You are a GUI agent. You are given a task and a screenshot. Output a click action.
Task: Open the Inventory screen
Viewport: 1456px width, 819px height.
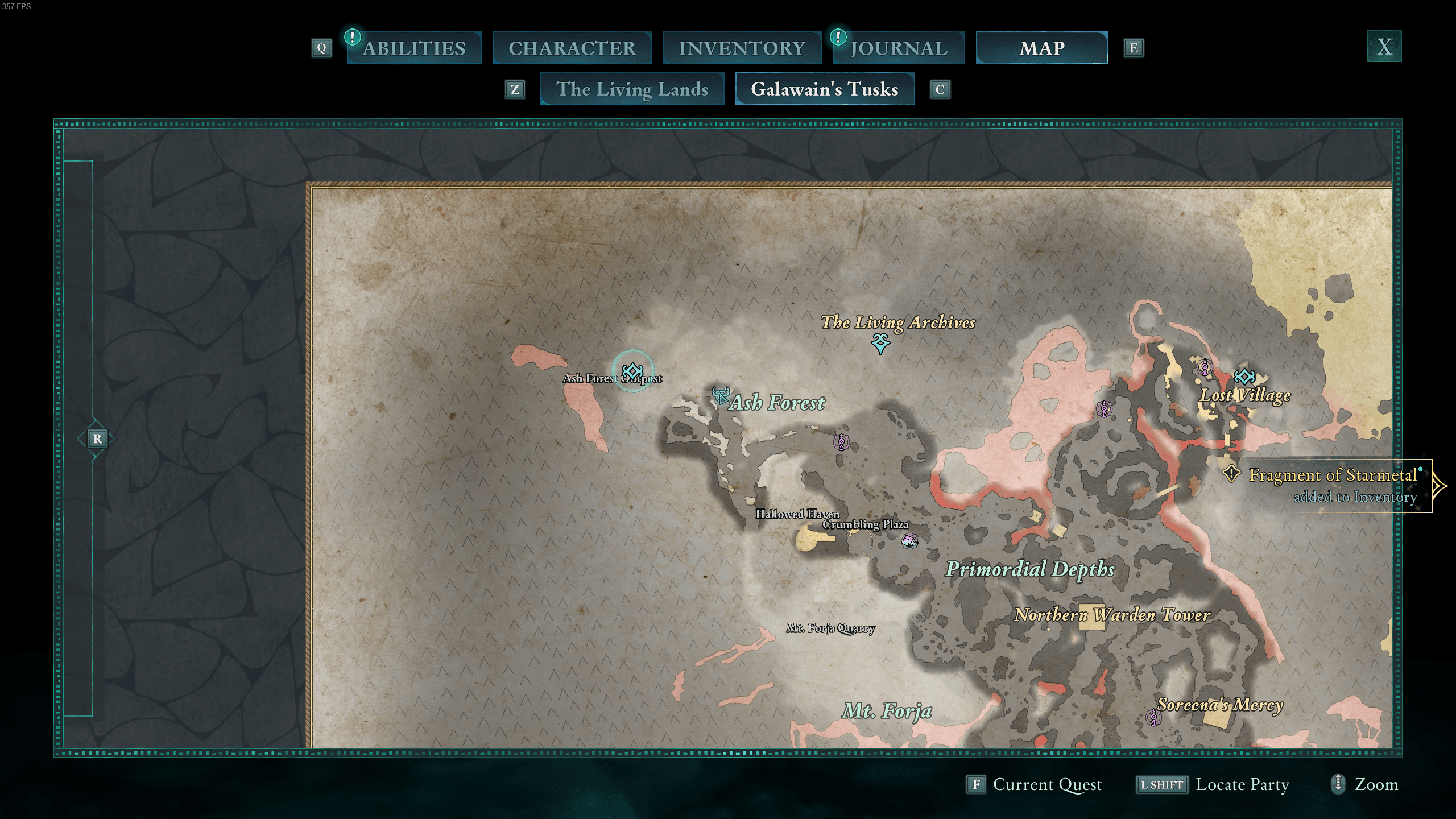point(742,48)
